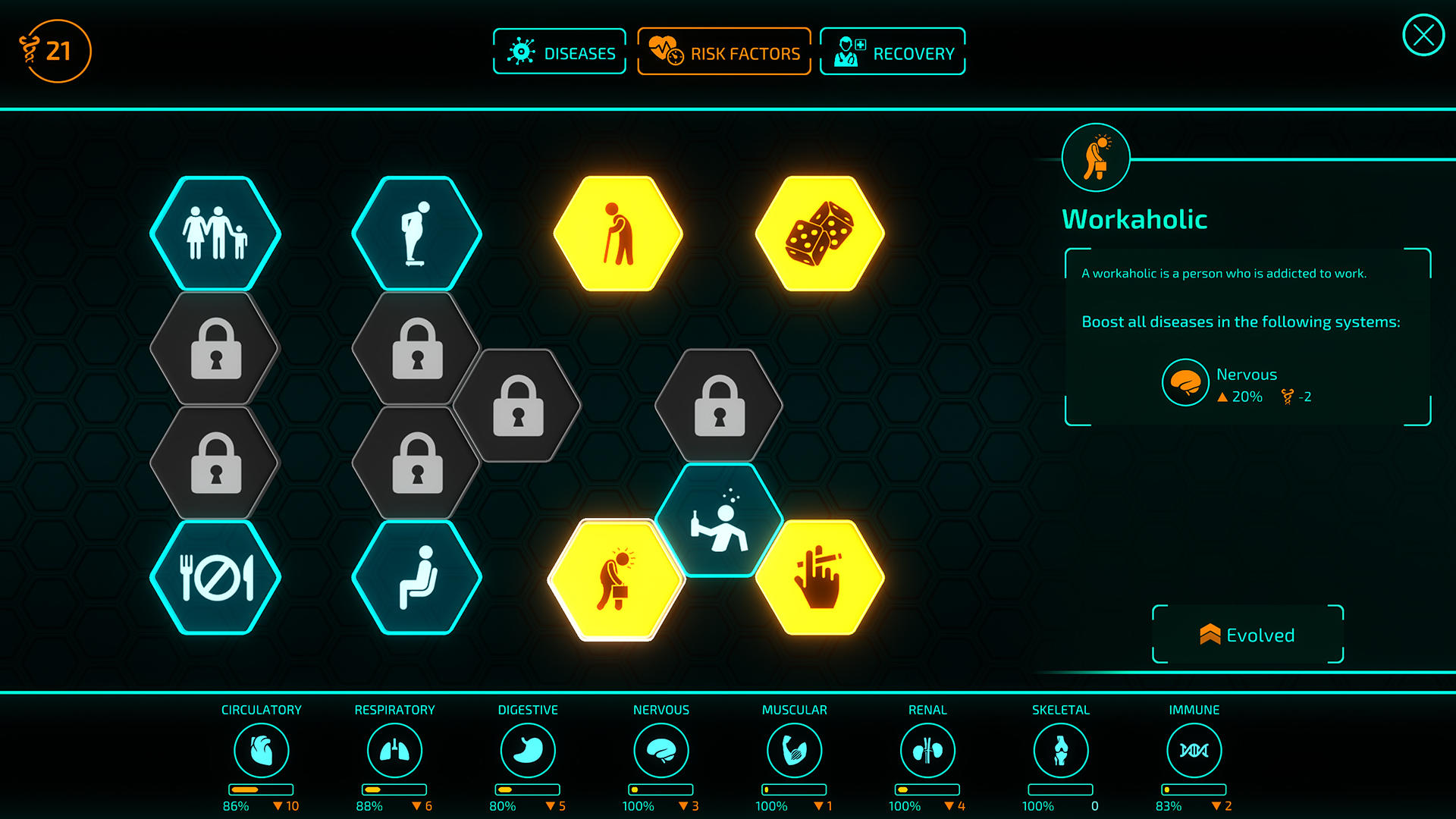Open the Circulatory system heart icon
Screen dimensions: 1456x819
[x=262, y=749]
